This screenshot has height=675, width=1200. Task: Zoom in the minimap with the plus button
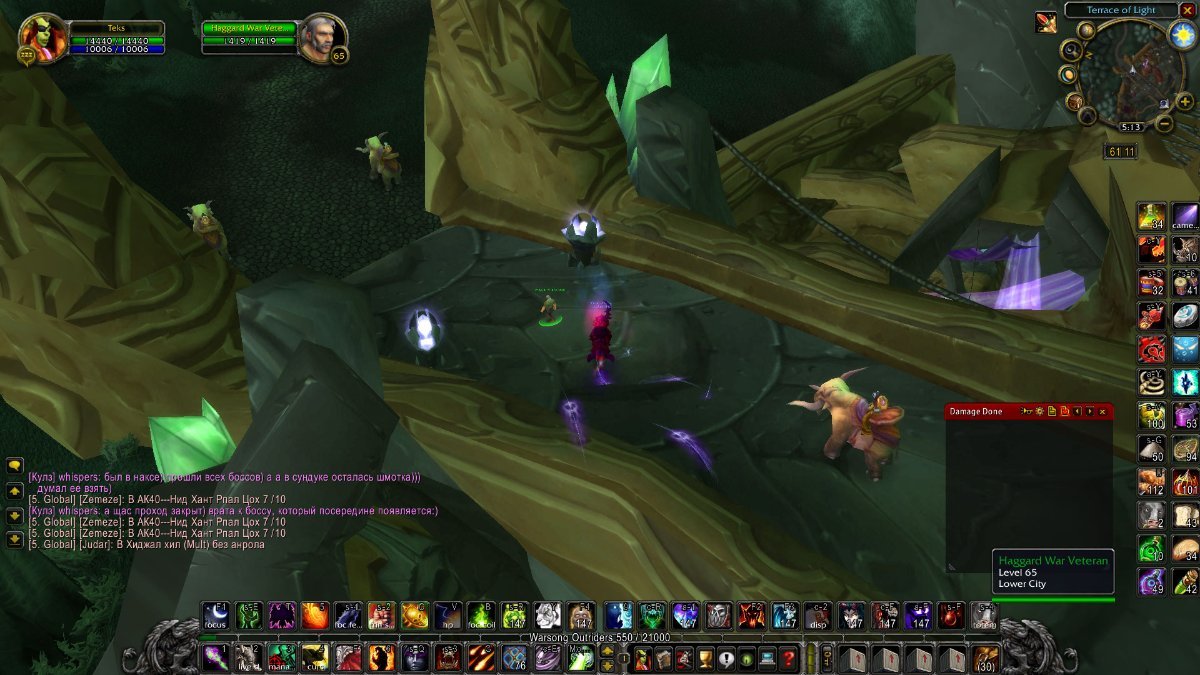[x=1185, y=101]
